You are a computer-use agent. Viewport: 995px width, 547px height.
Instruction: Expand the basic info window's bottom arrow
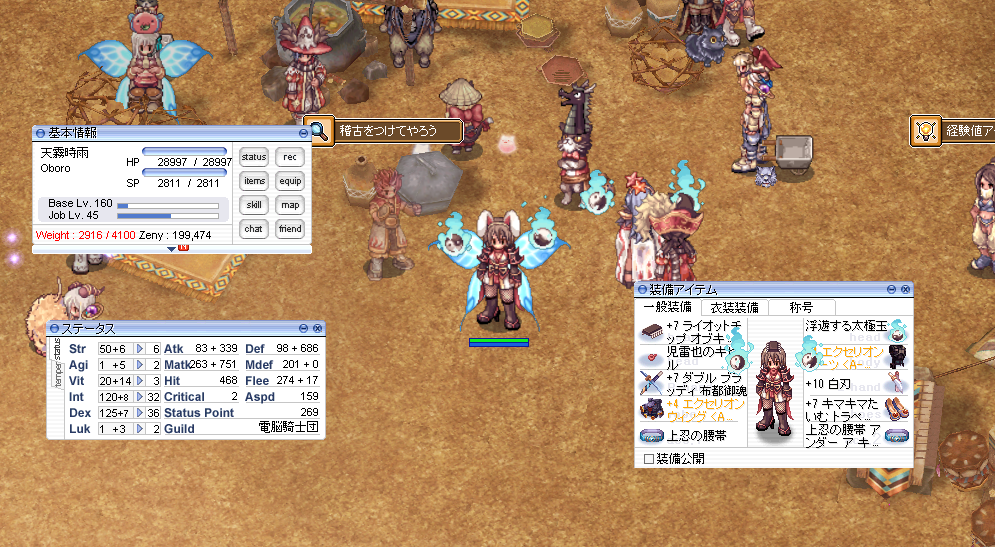[x=171, y=248]
